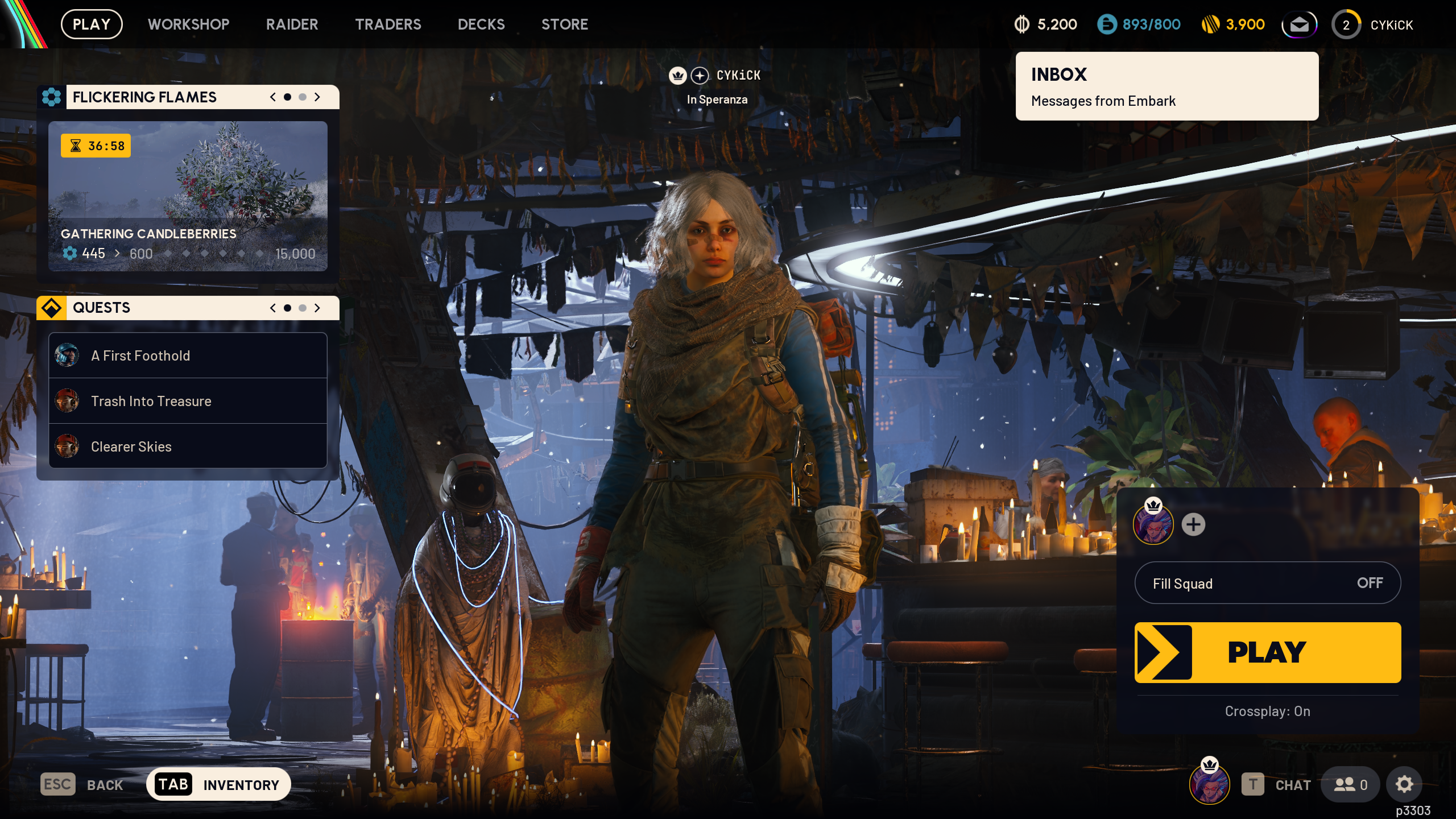Click the left chevron on the Quests panel

(272, 308)
